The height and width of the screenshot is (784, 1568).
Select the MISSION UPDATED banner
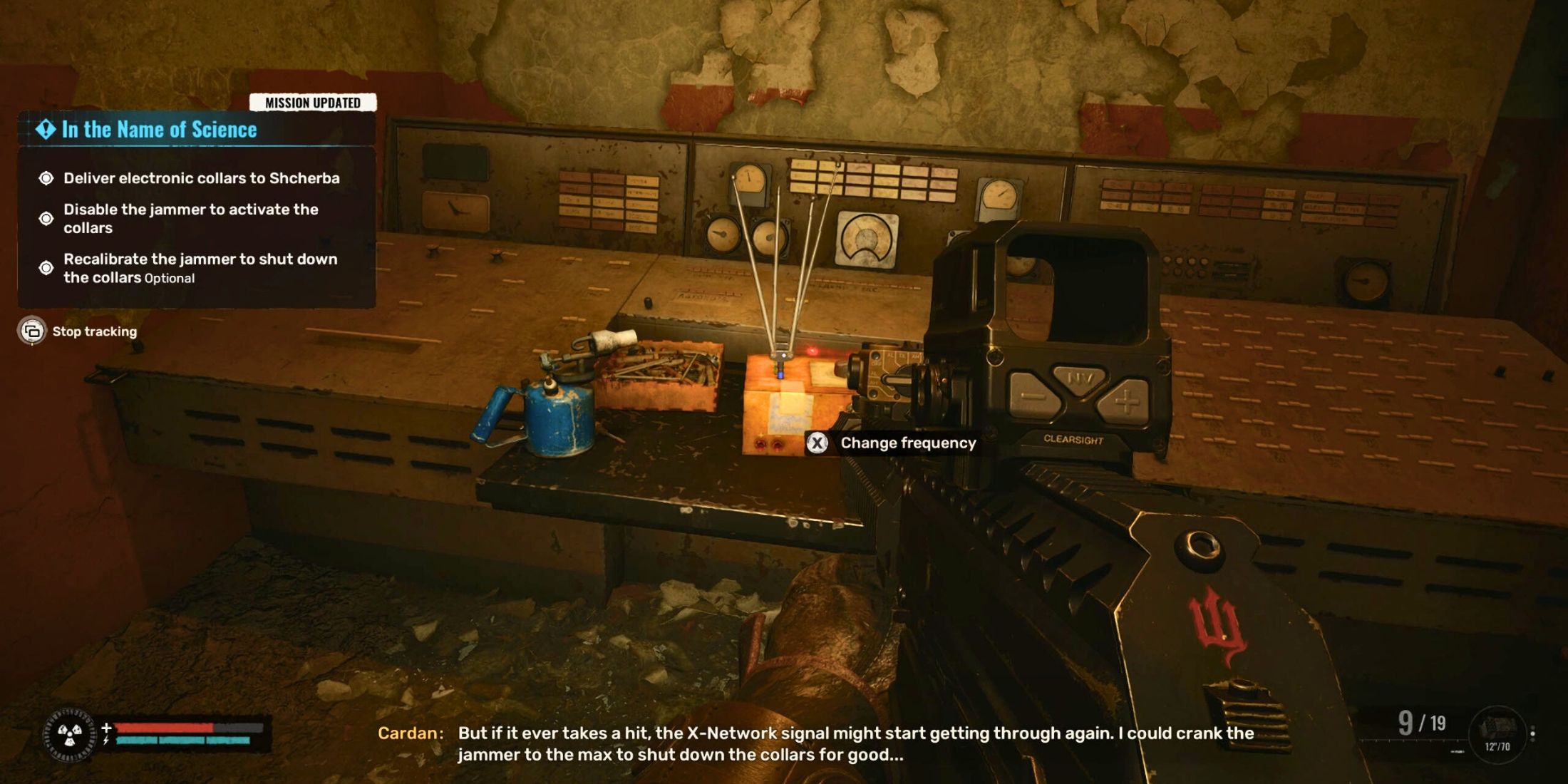click(x=314, y=101)
